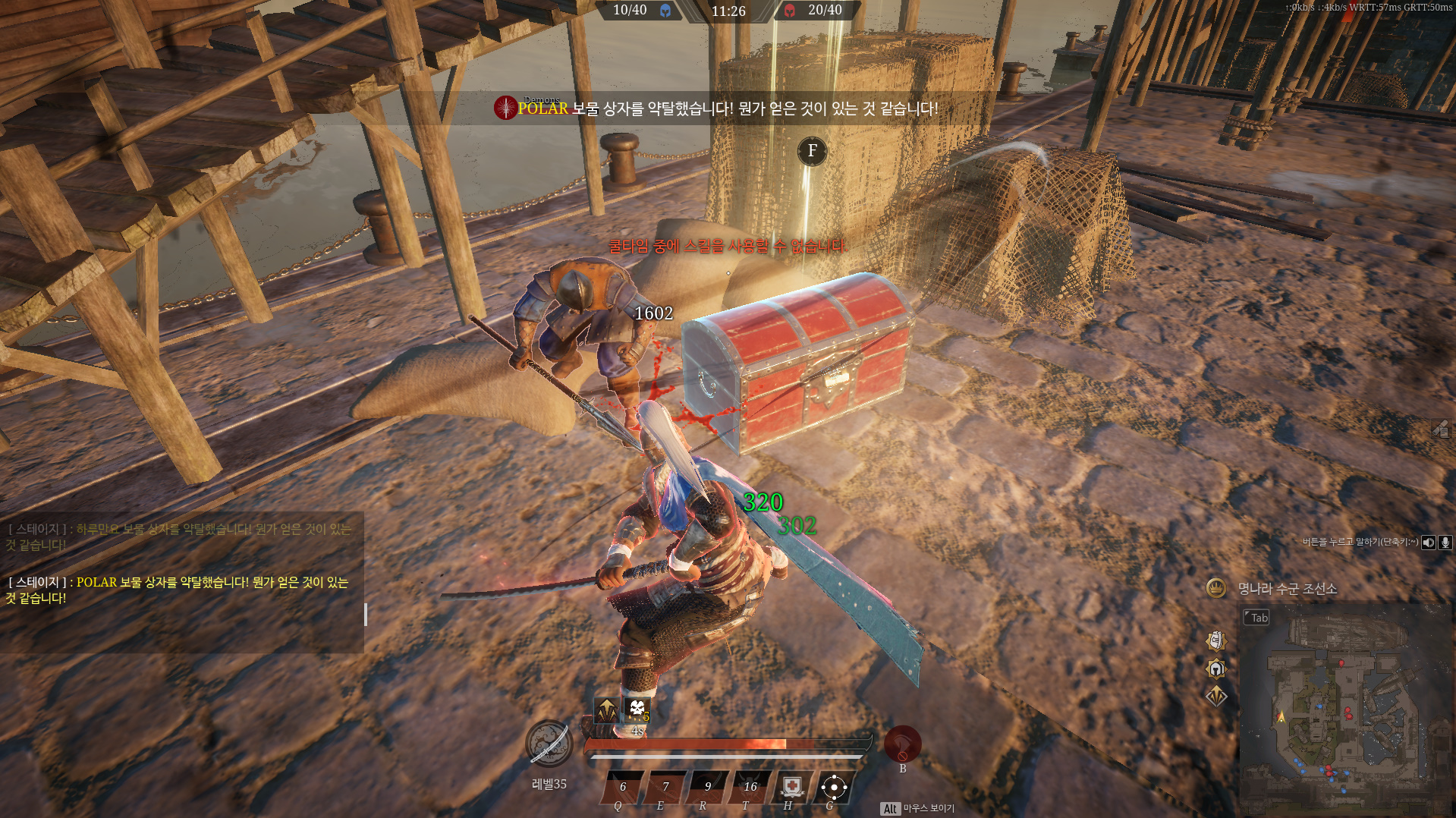1456x818 pixels.
Task: Activate the E skill slot showing 7
Action: (665, 788)
